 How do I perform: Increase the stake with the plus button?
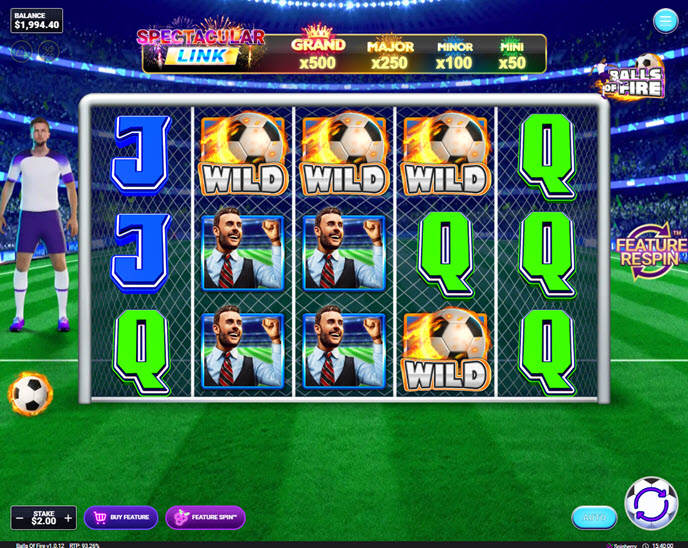(68, 518)
